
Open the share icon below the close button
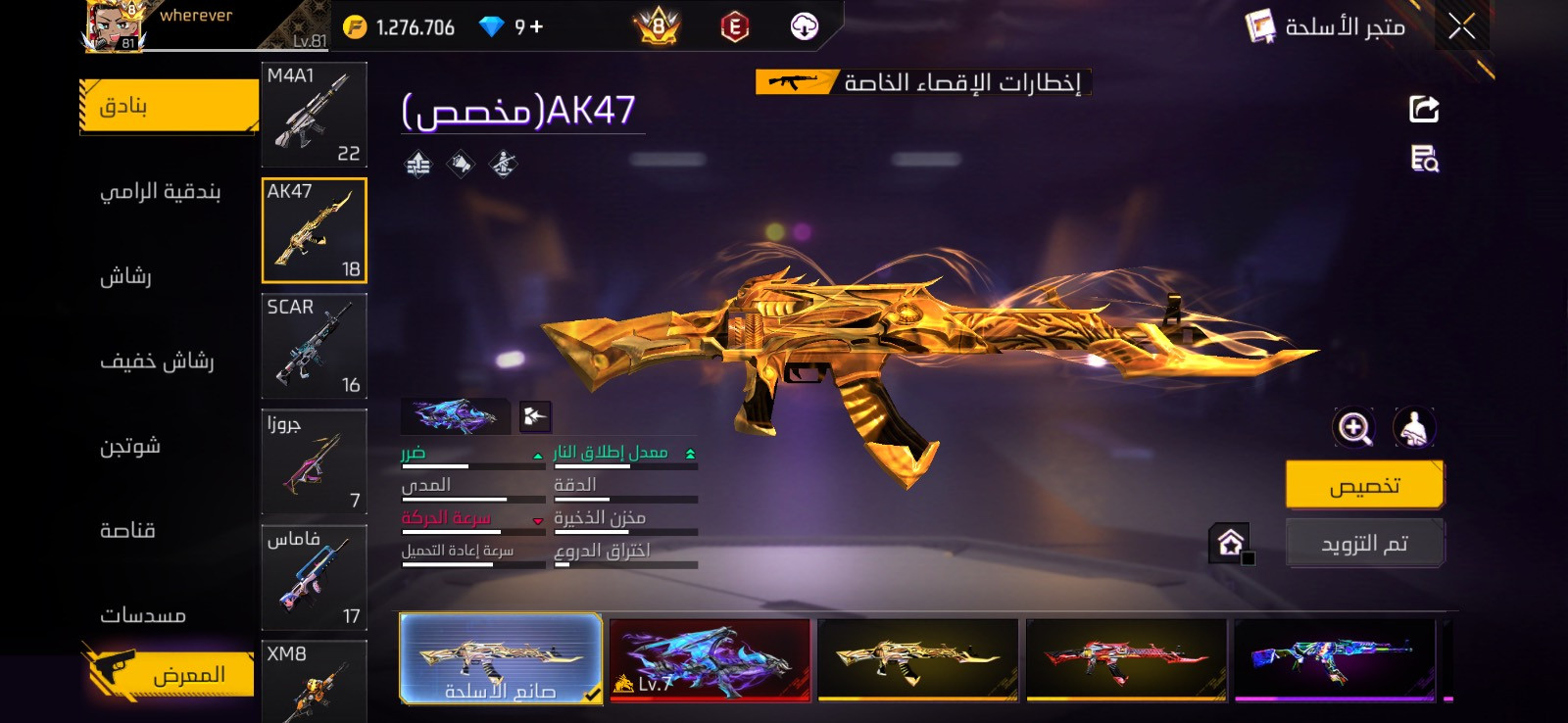[x=1423, y=108]
